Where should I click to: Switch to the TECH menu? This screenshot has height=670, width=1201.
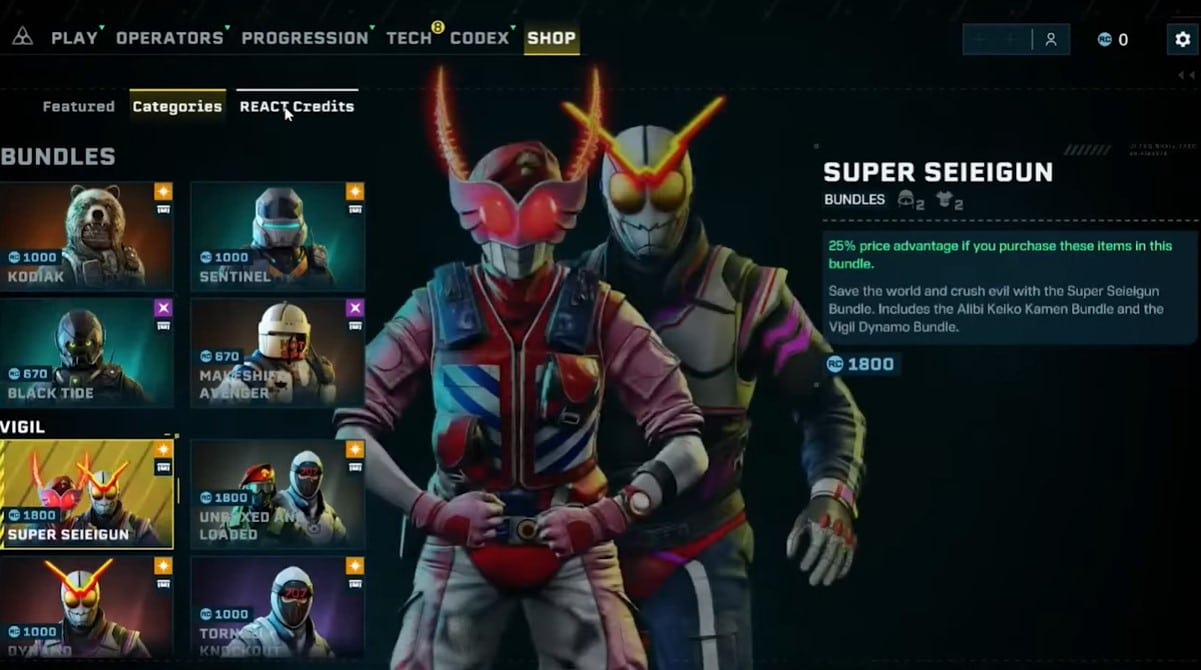click(409, 38)
